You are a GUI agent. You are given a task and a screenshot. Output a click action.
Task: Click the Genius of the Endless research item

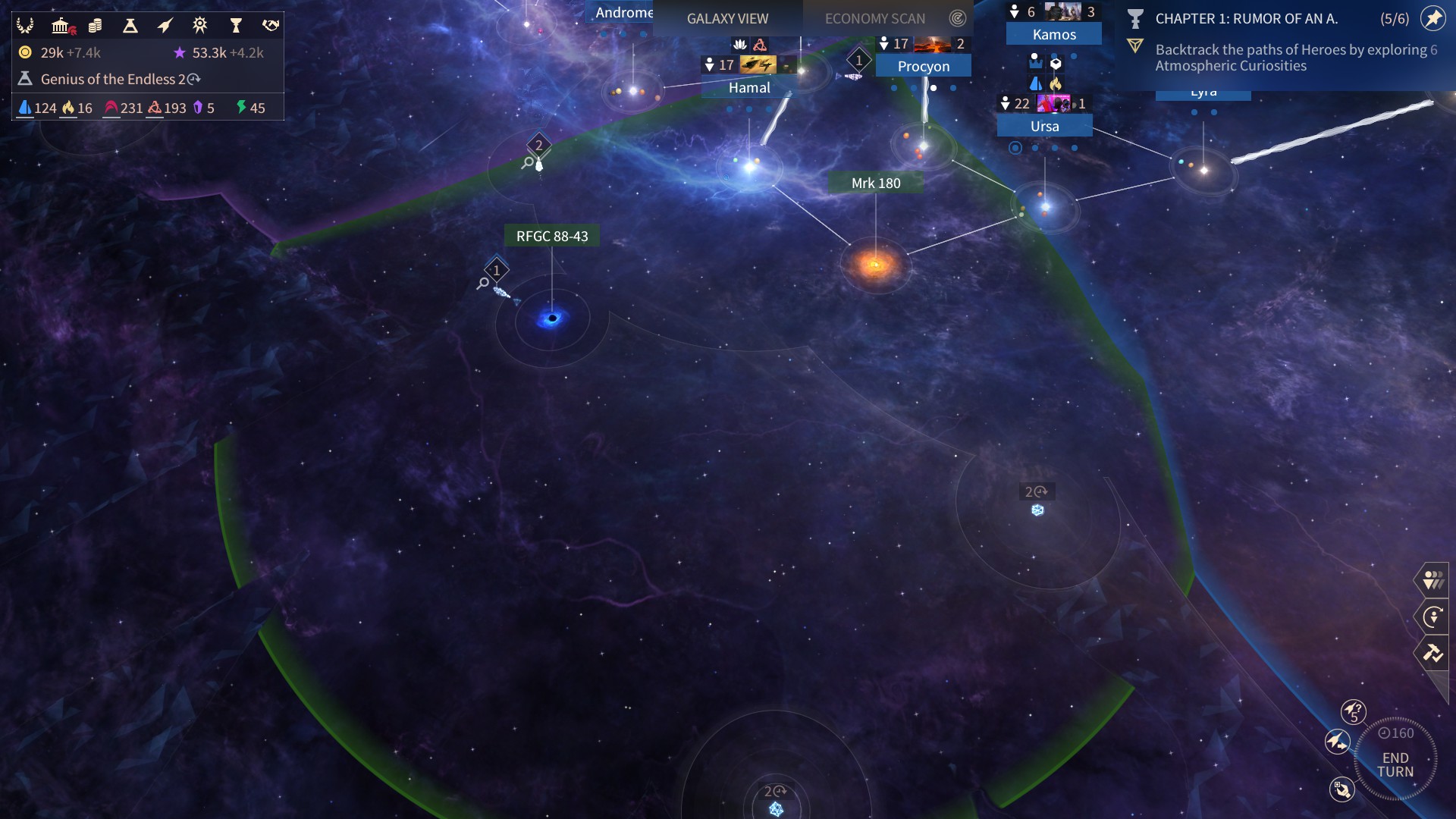coord(114,79)
